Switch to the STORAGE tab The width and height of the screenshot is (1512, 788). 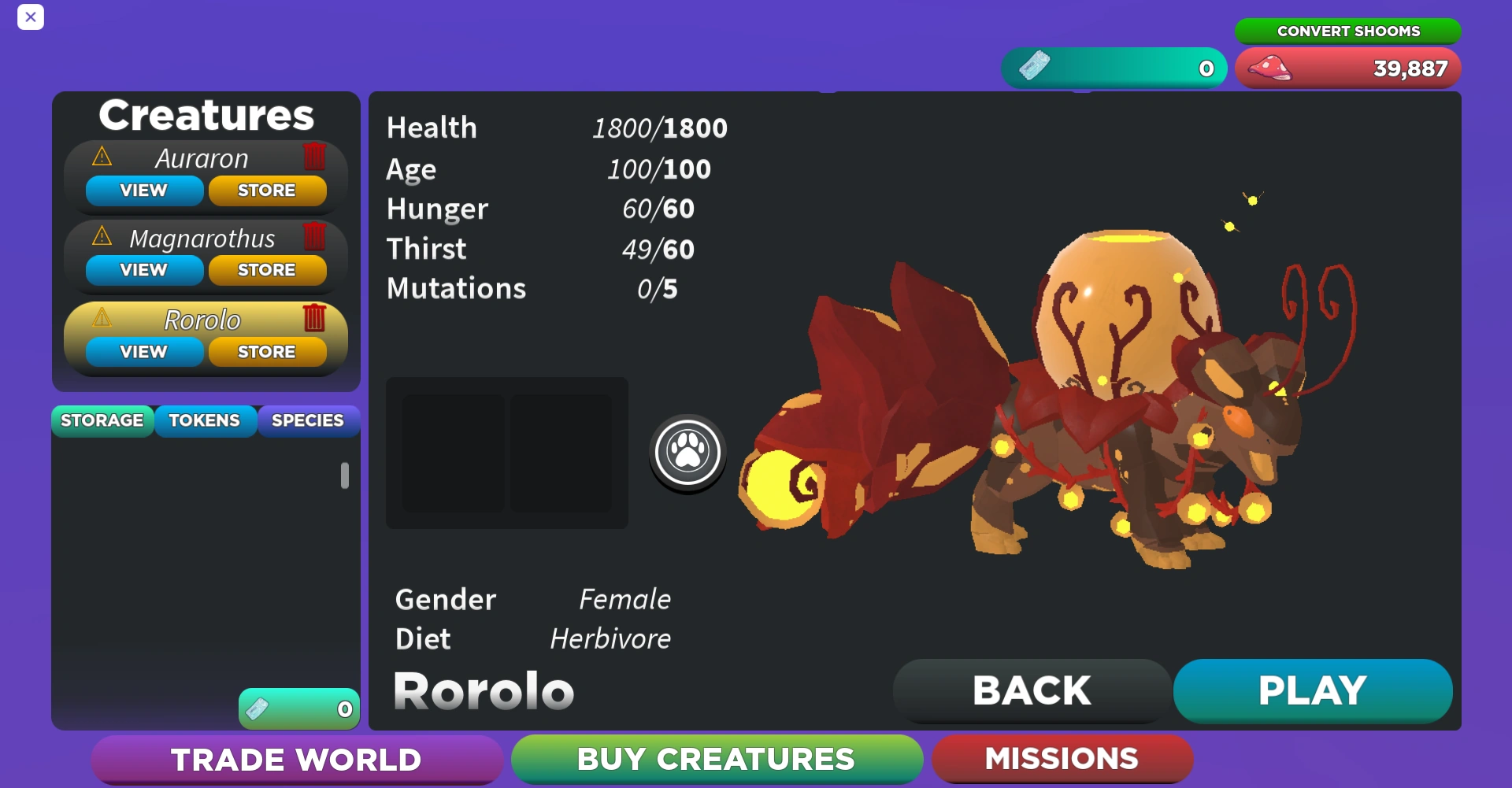pyautogui.click(x=102, y=420)
